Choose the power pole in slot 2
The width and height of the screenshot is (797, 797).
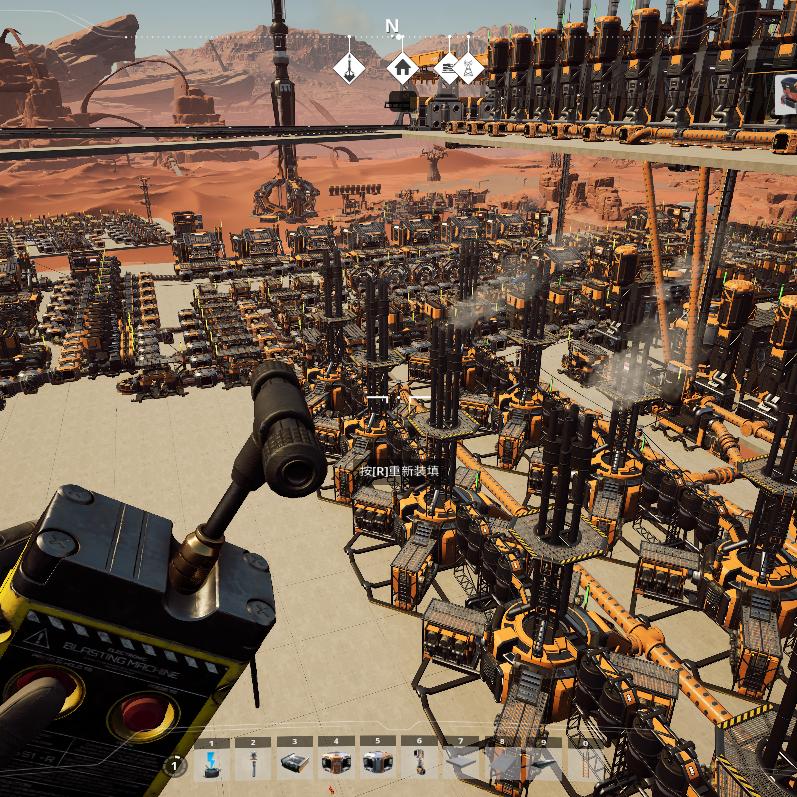(253, 764)
